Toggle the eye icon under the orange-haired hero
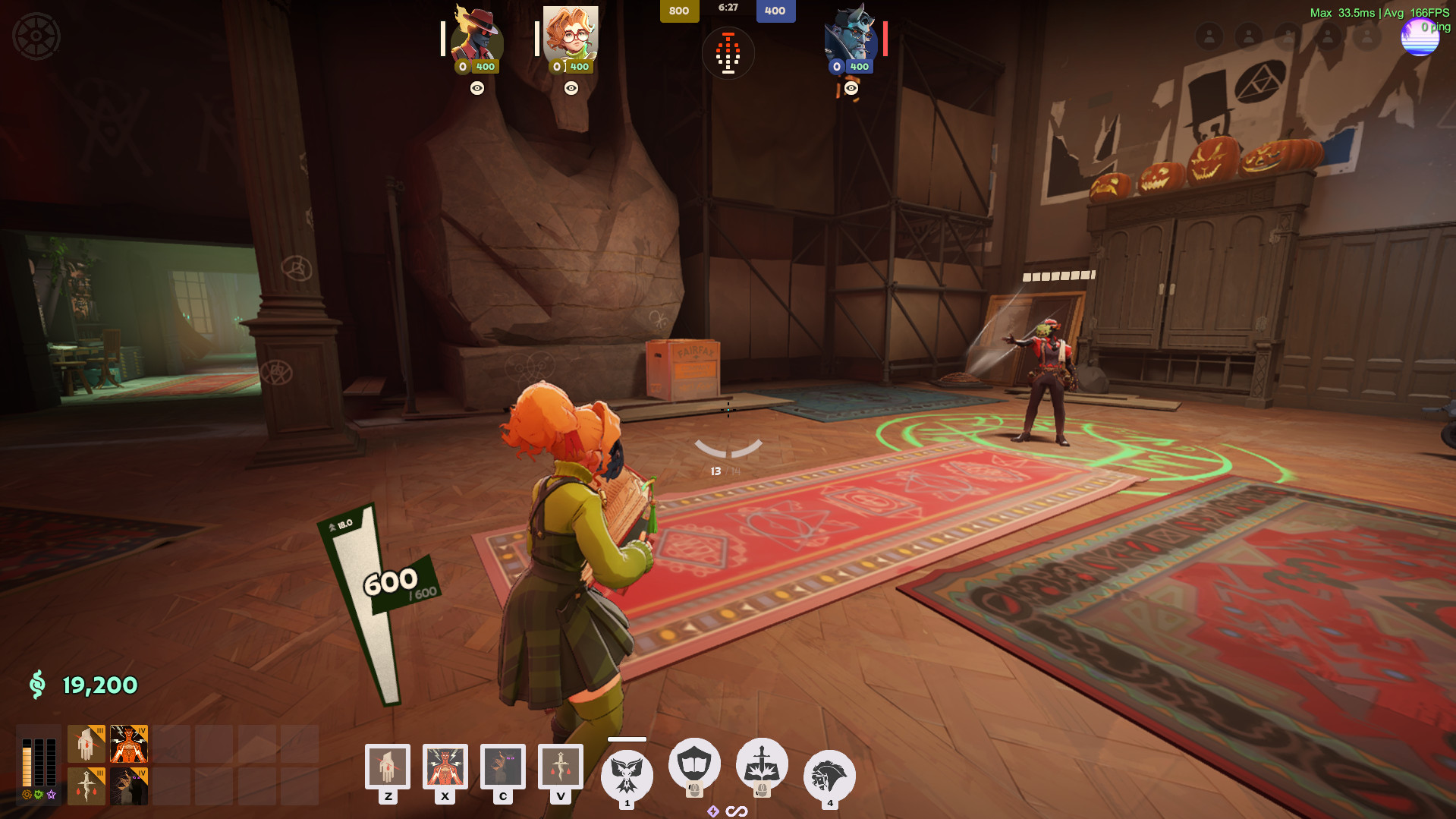This screenshot has height=819, width=1456. coord(571,88)
